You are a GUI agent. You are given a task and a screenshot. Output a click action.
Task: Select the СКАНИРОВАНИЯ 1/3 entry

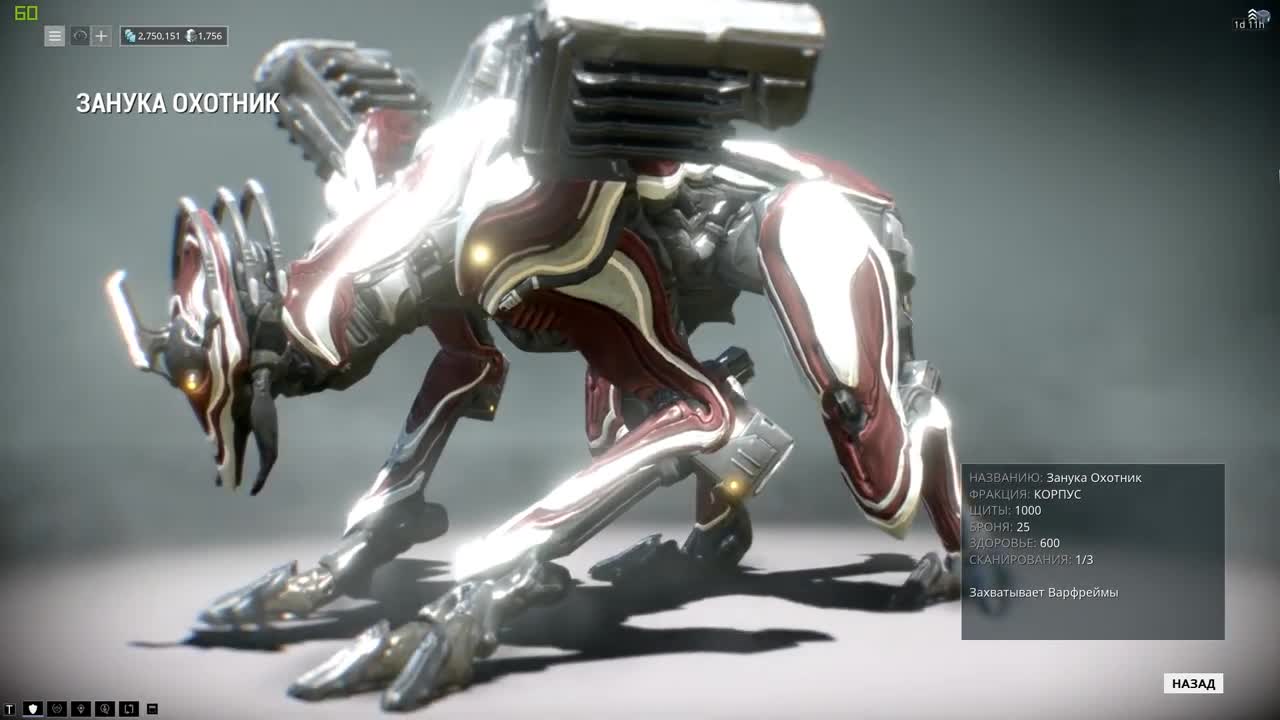[x=1030, y=560]
